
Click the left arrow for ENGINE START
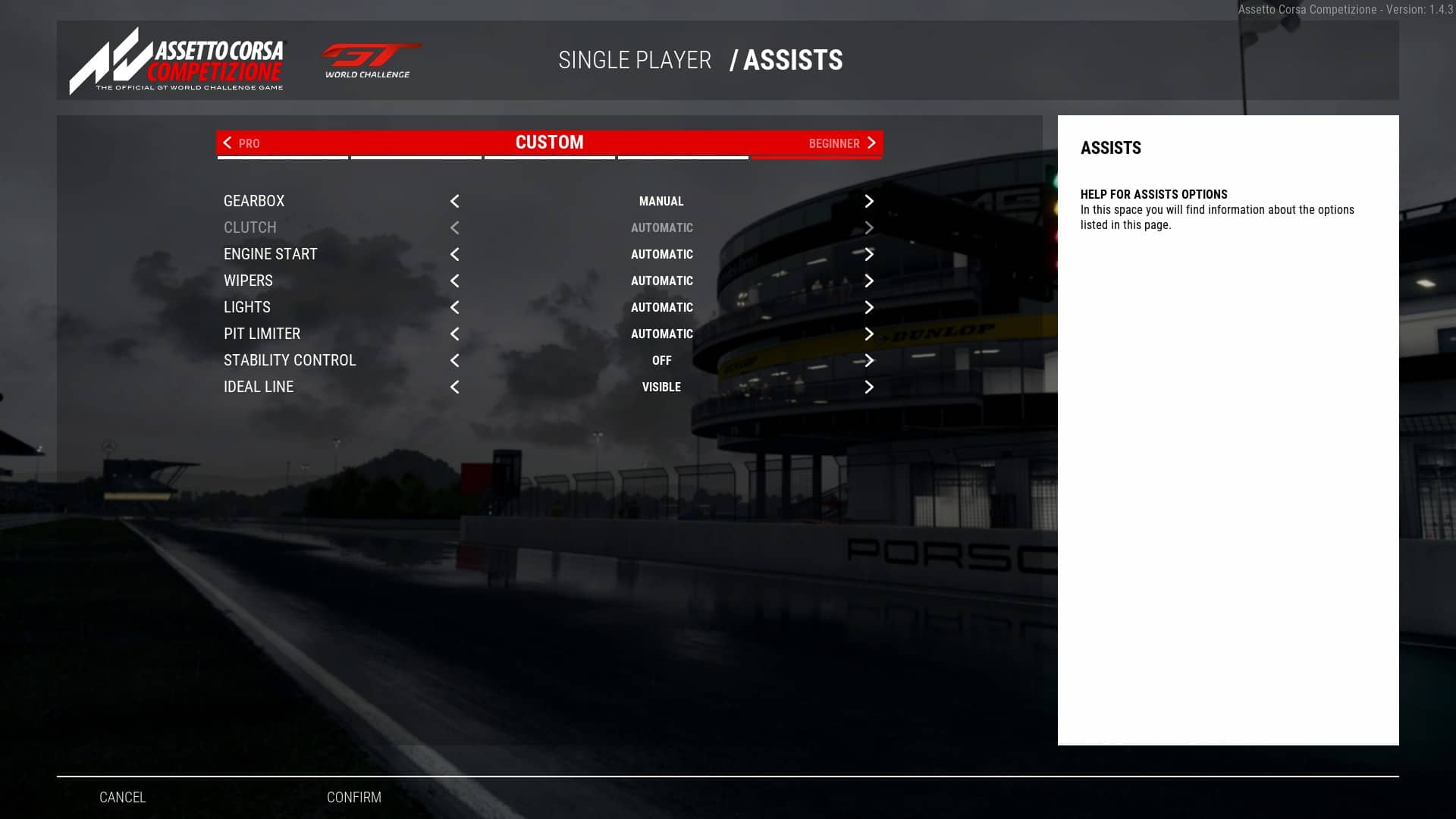pyautogui.click(x=454, y=254)
